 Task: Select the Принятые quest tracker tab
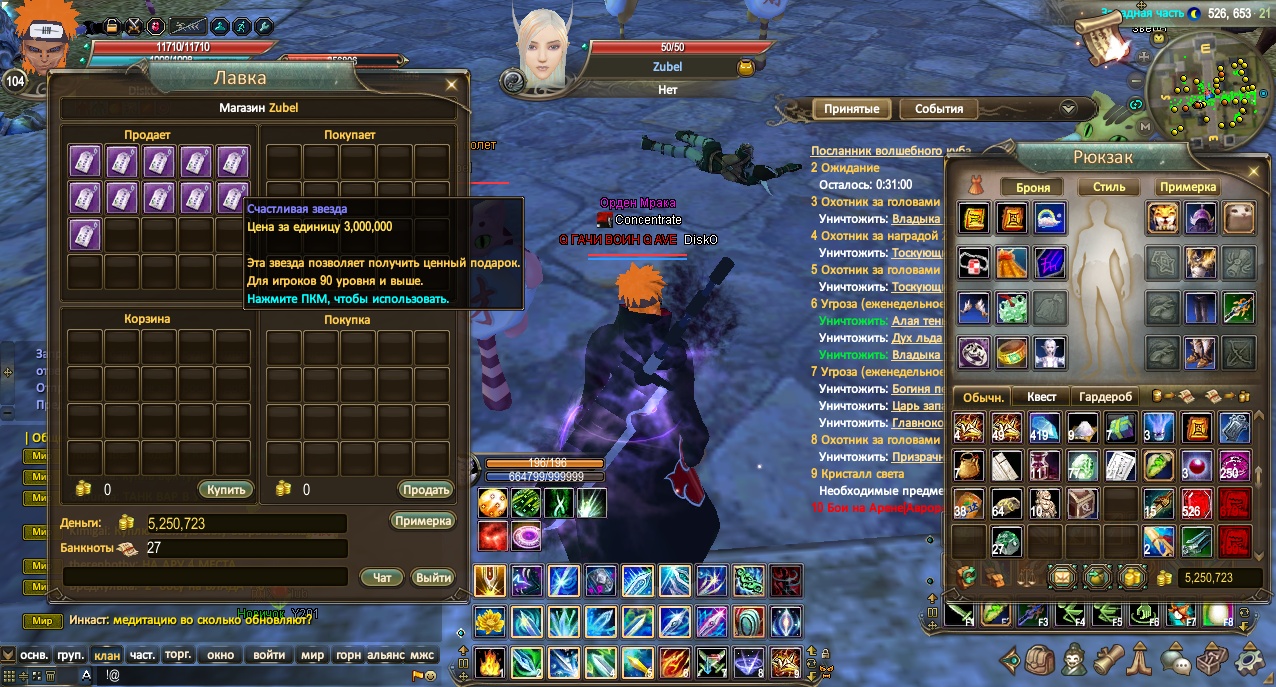851,109
